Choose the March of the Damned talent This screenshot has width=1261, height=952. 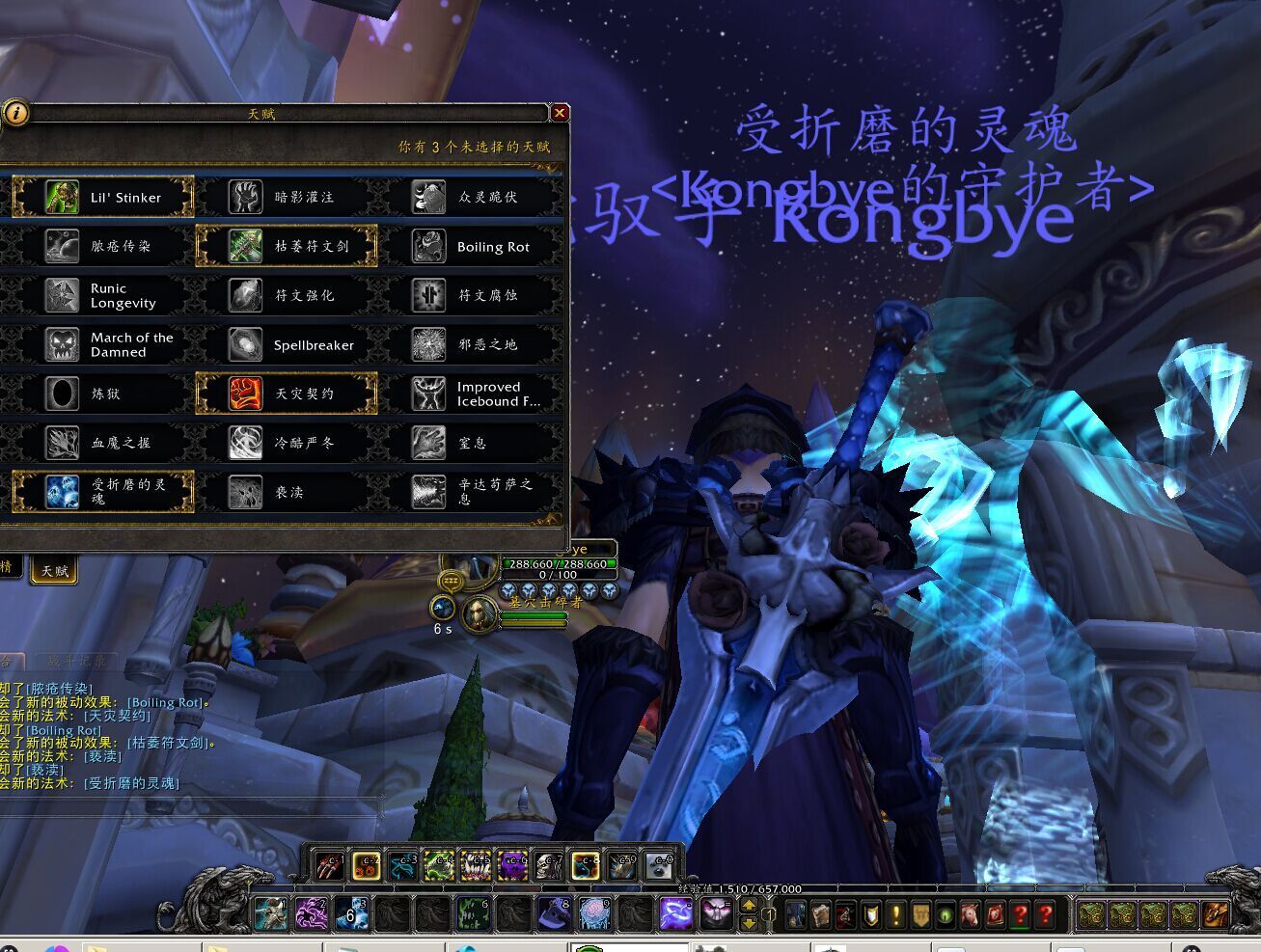[103, 344]
